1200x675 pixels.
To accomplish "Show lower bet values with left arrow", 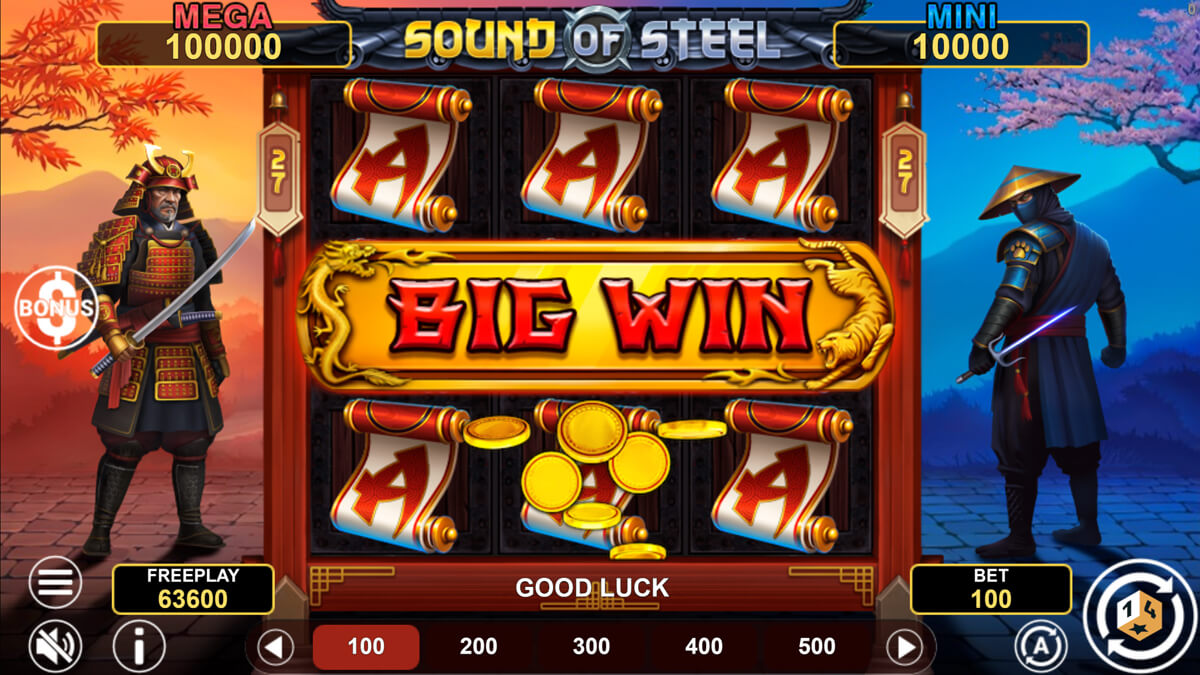I will click(x=275, y=648).
